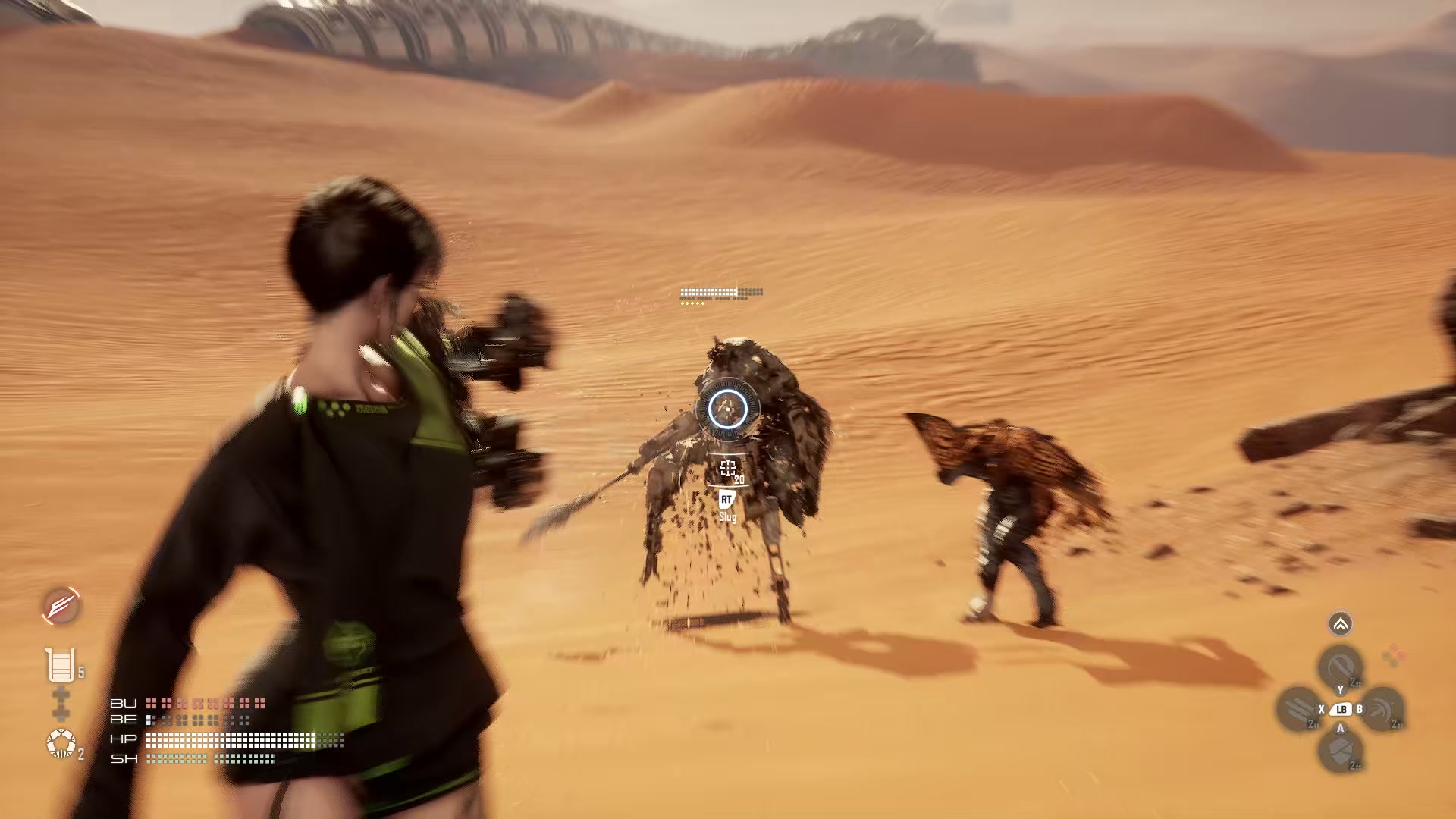Screen dimensions: 1456x819
Task: Click the HP health bar
Action: pos(227,739)
